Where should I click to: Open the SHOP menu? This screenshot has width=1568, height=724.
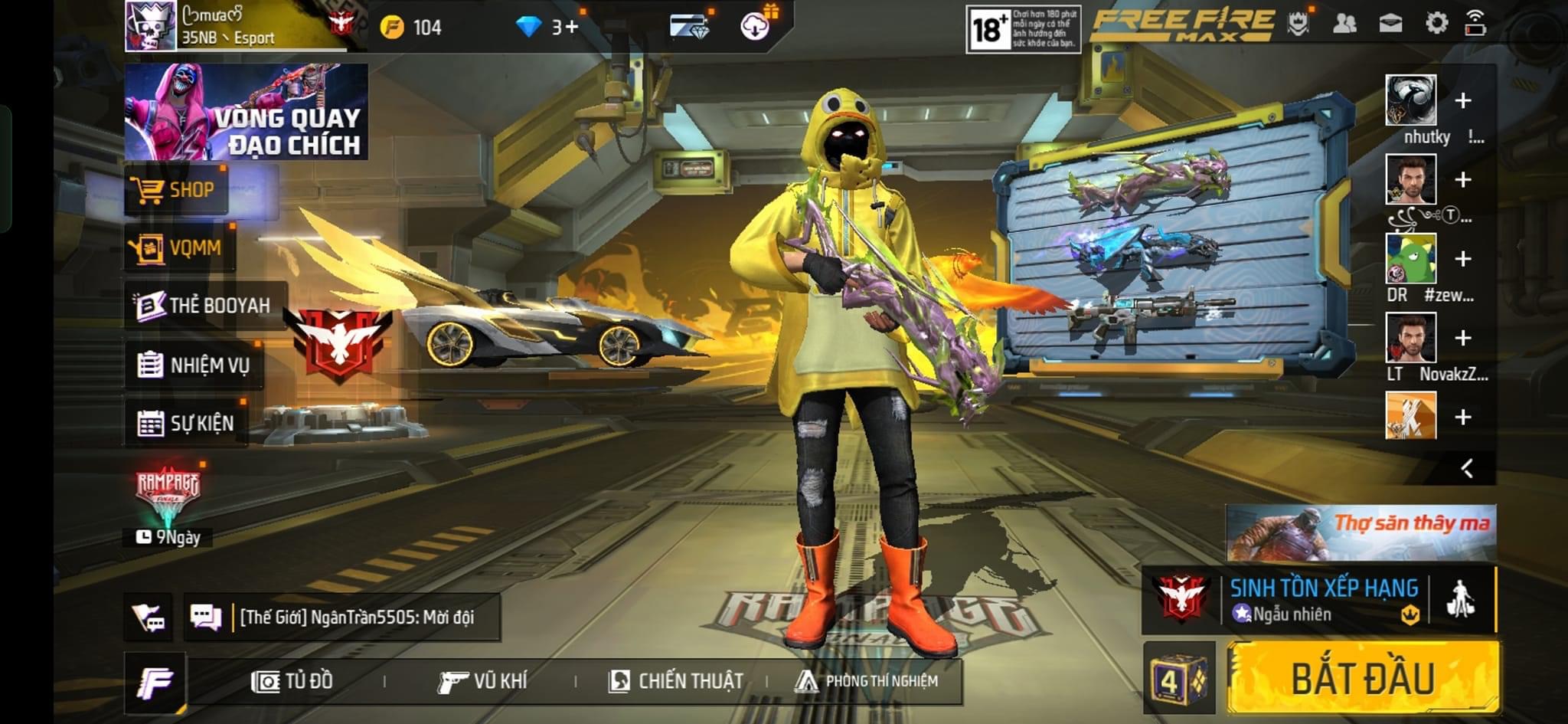pyautogui.click(x=176, y=190)
